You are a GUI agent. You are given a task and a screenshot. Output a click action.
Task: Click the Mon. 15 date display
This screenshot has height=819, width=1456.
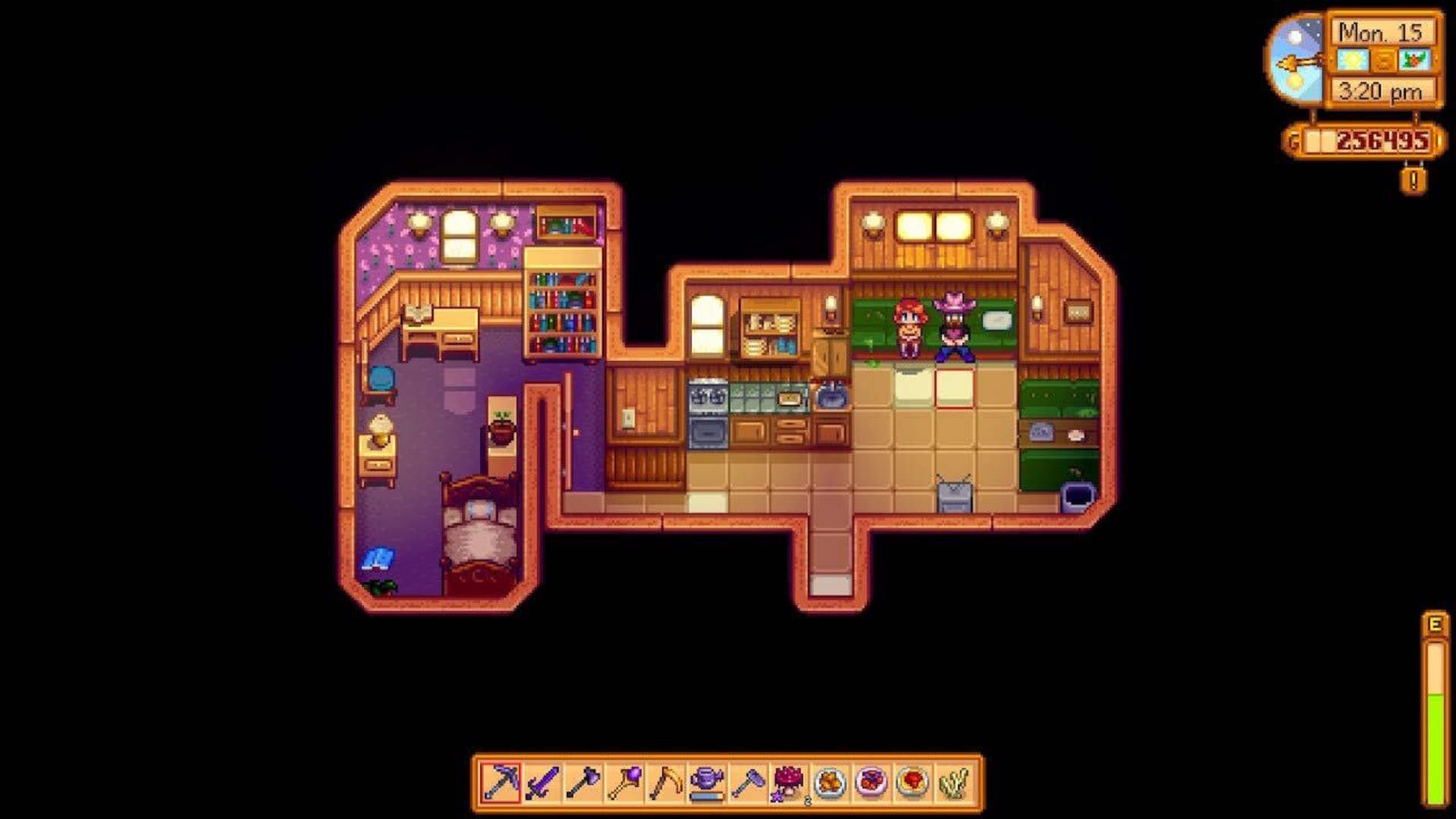coord(1380,33)
